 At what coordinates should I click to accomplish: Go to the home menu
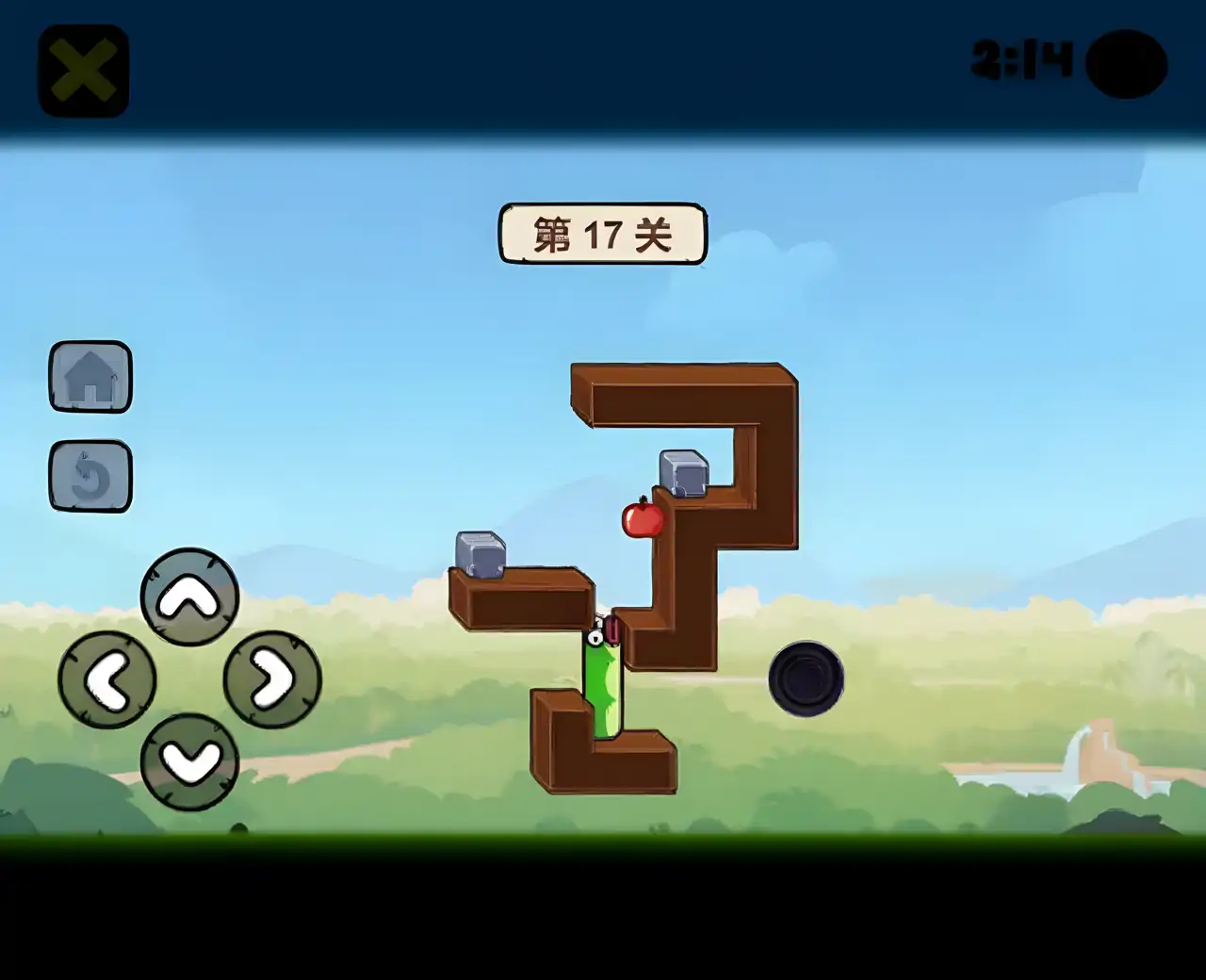(x=90, y=377)
